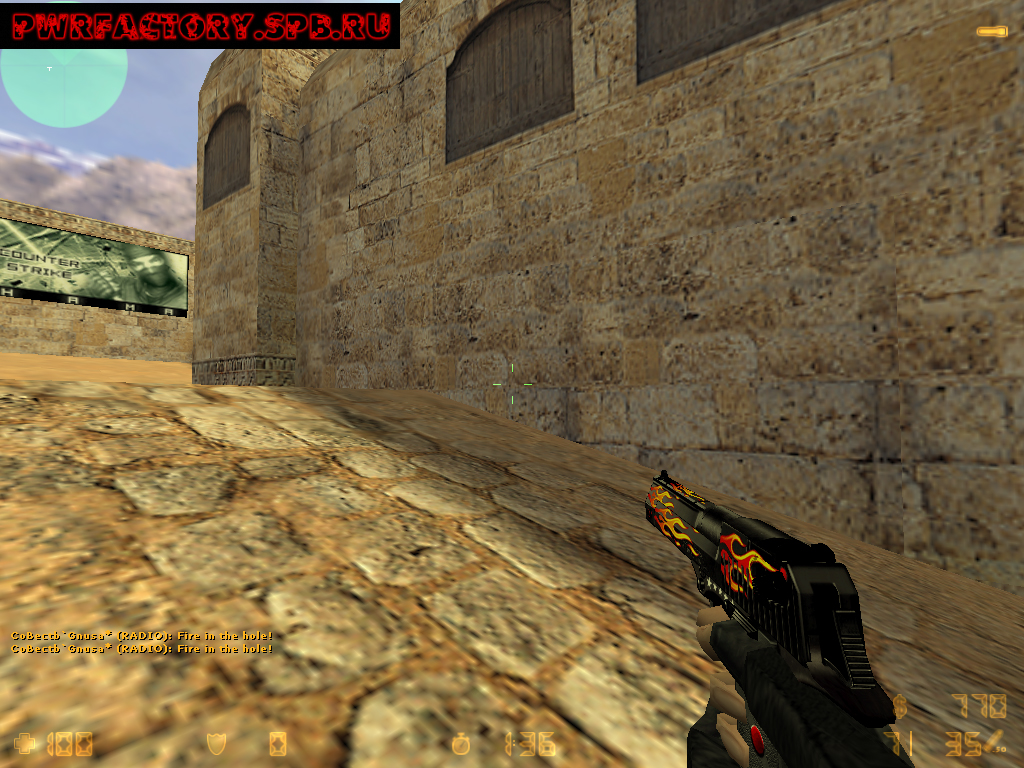Select the armor shield icon
This screenshot has height=768, width=1024.
[216, 744]
